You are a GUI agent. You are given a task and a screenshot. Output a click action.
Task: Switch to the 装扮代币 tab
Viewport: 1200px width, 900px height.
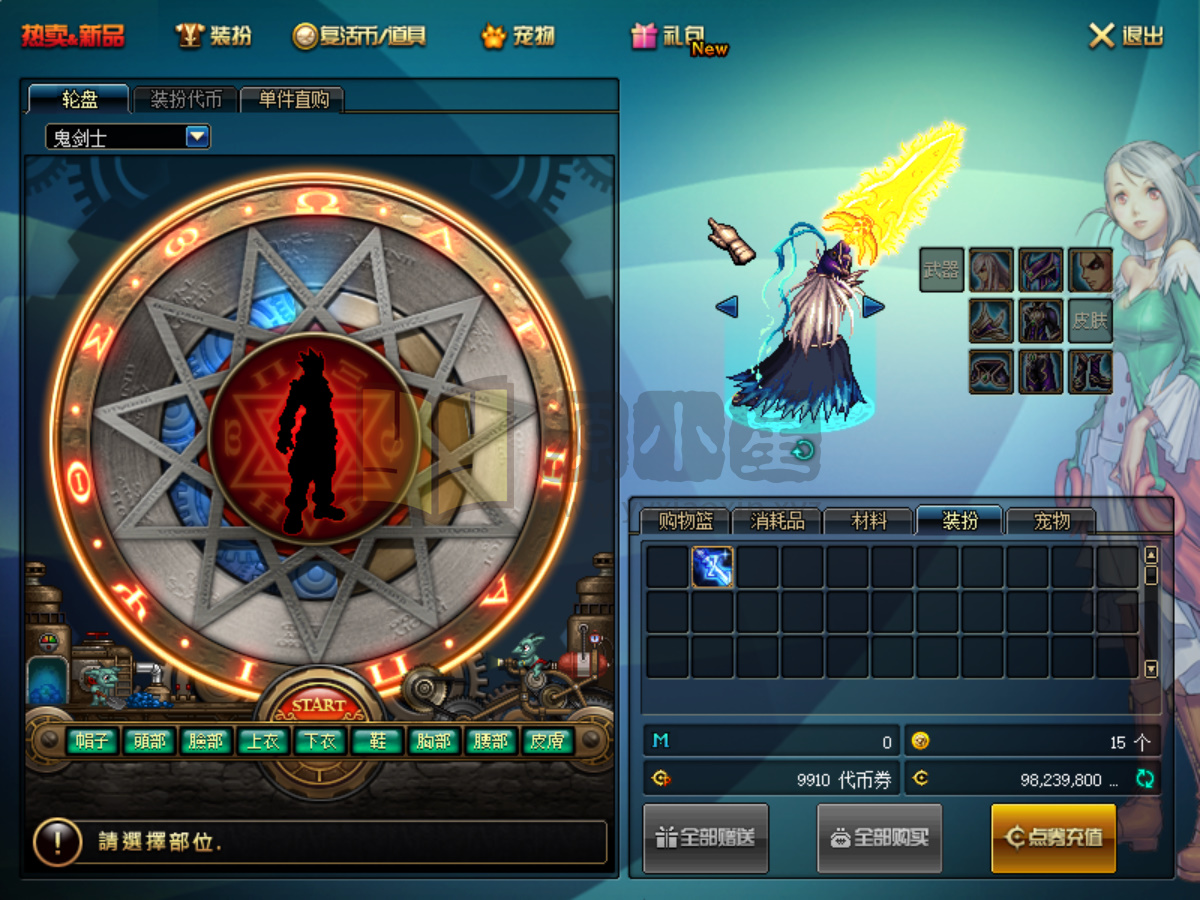click(186, 99)
